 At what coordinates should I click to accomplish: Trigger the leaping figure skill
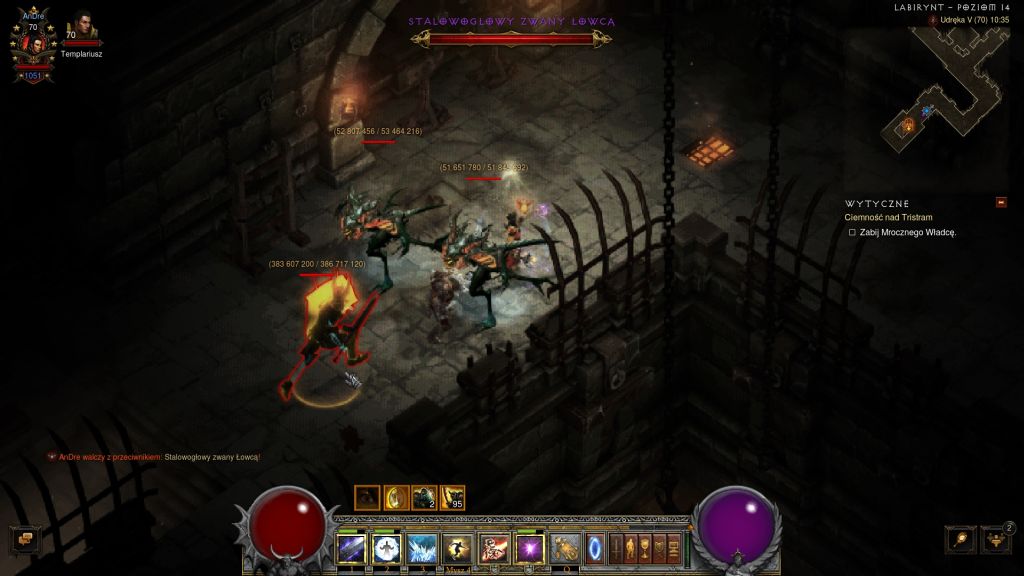pyautogui.click(x=457, y=548)
